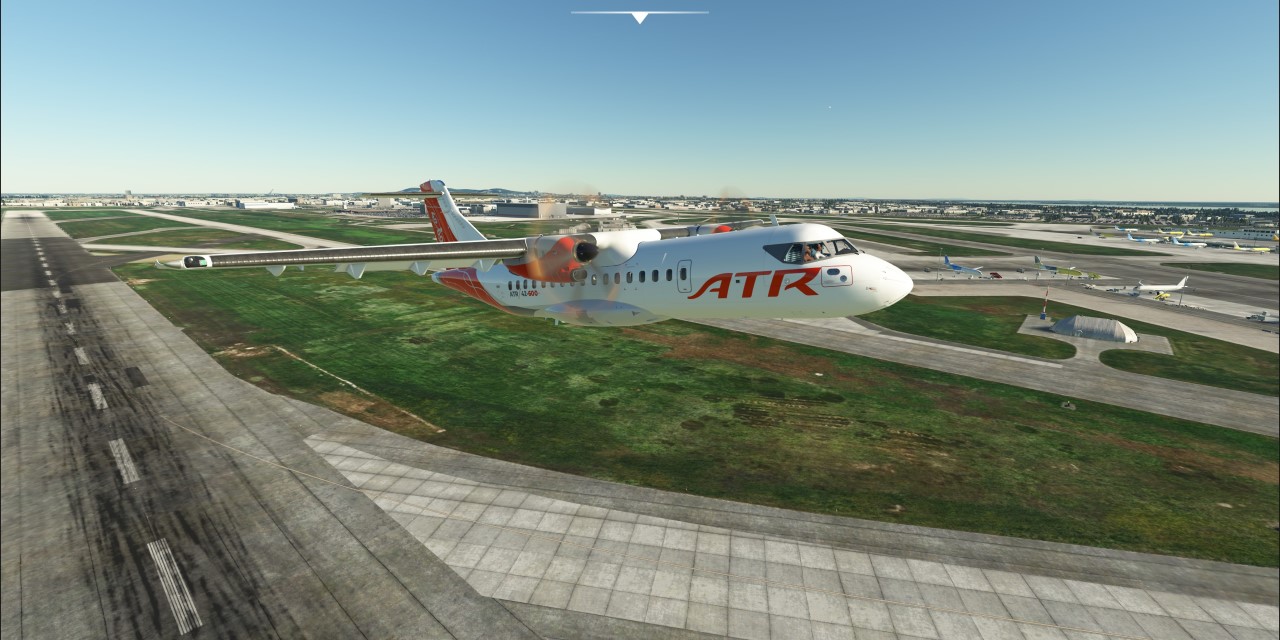This screenshot has width=1280, height=640.
Task: Open the toolbar with the top arrow handle
Action: (x=639, y=16)
